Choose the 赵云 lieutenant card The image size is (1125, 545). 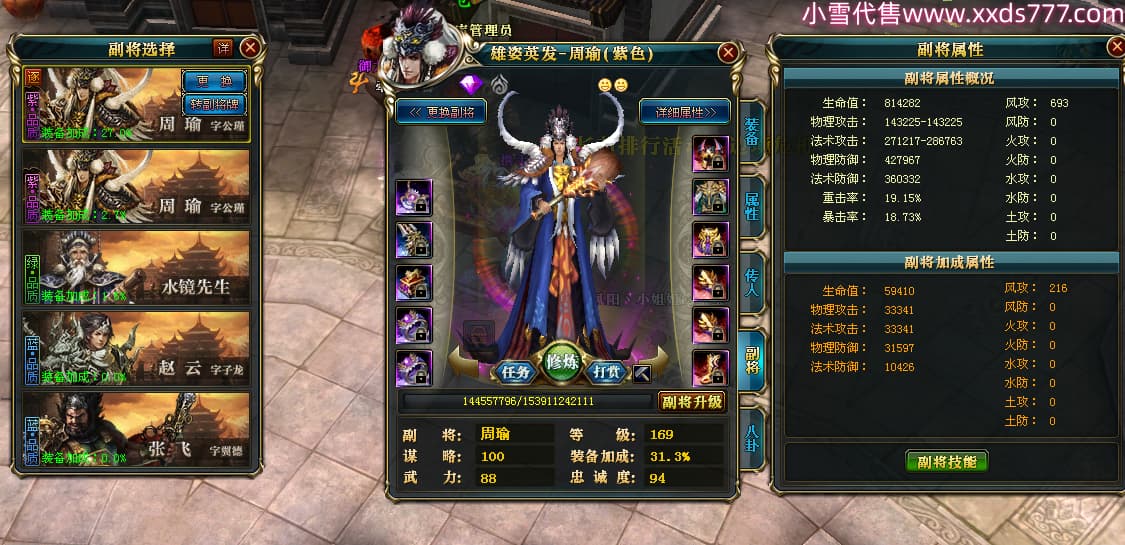point(136,348)
